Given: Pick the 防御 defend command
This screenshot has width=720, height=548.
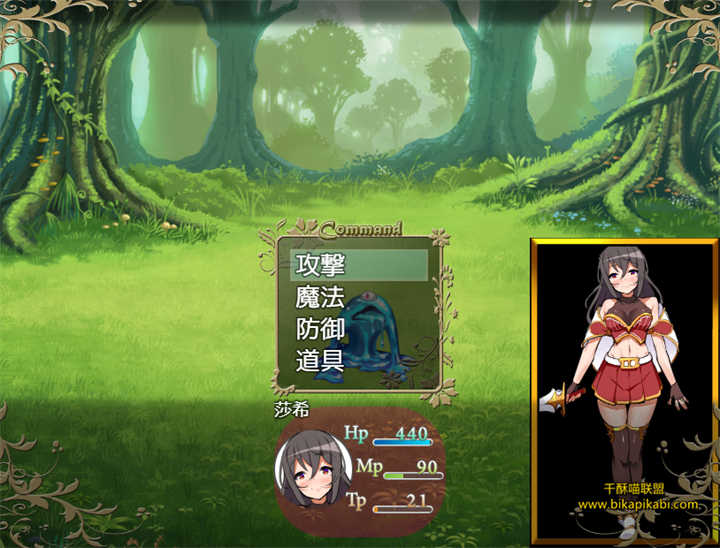Looking at the screenshot, I should click(320, 329).
